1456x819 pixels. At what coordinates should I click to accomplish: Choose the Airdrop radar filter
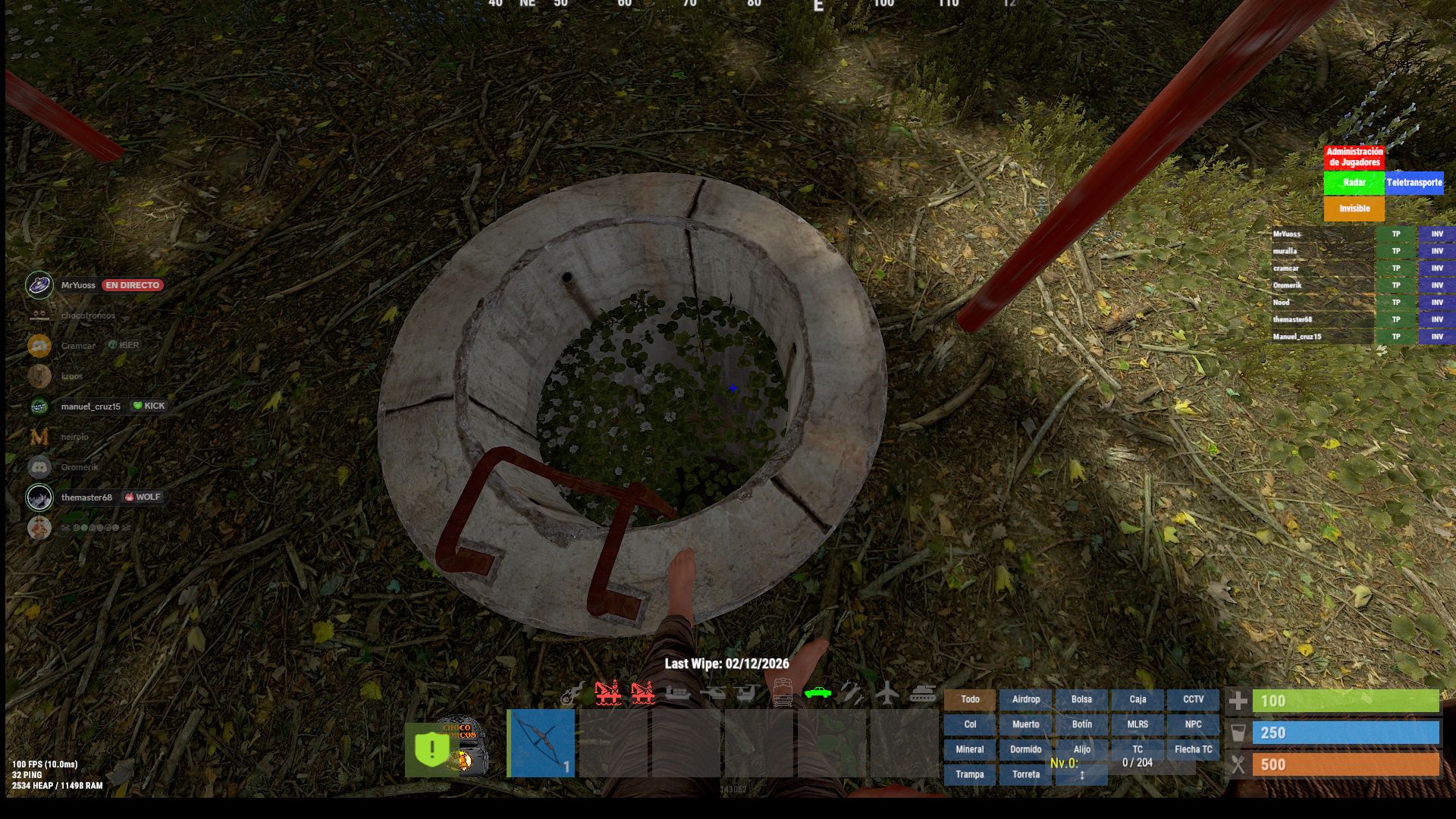[1025, 699]
